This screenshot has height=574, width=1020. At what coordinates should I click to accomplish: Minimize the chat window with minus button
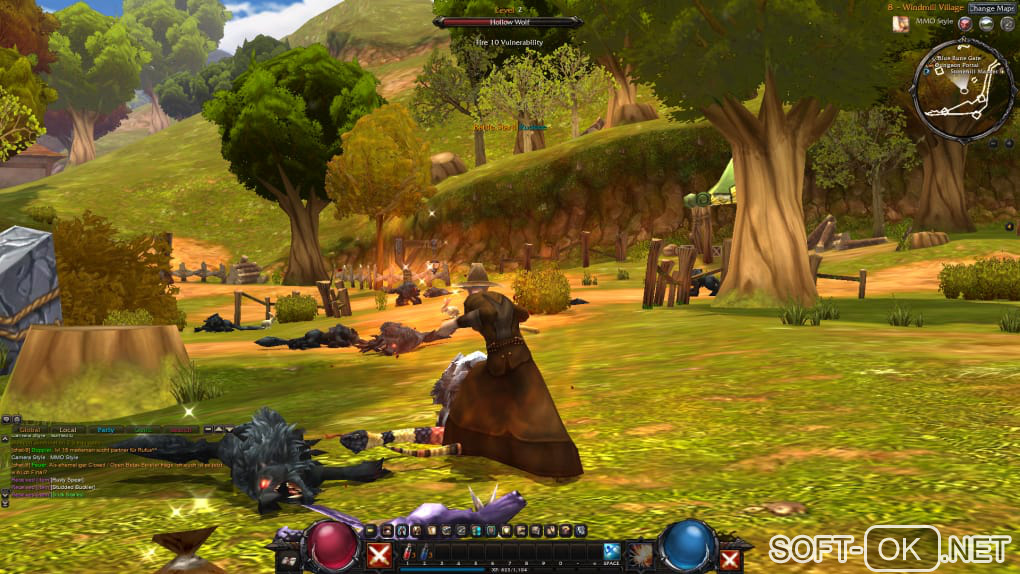point(208,430)
